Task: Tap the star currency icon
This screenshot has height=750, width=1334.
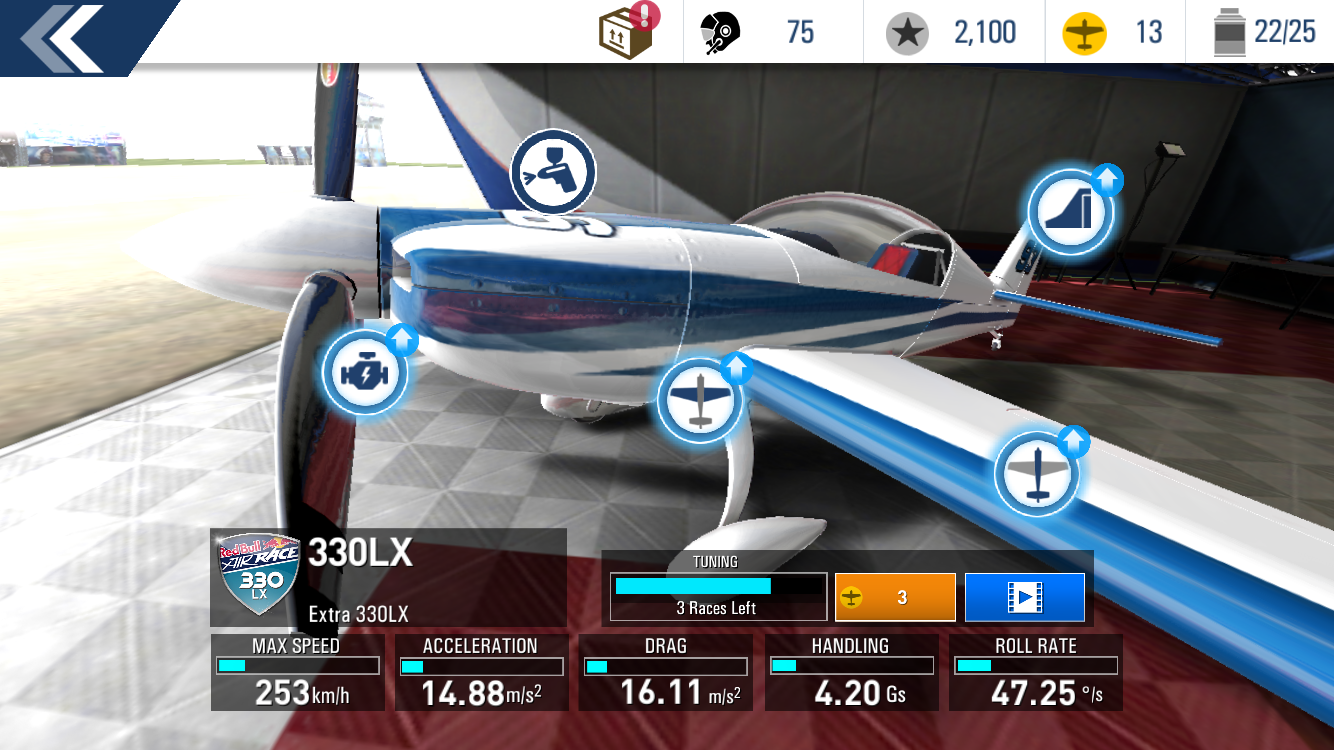Action: click(907, 33)
